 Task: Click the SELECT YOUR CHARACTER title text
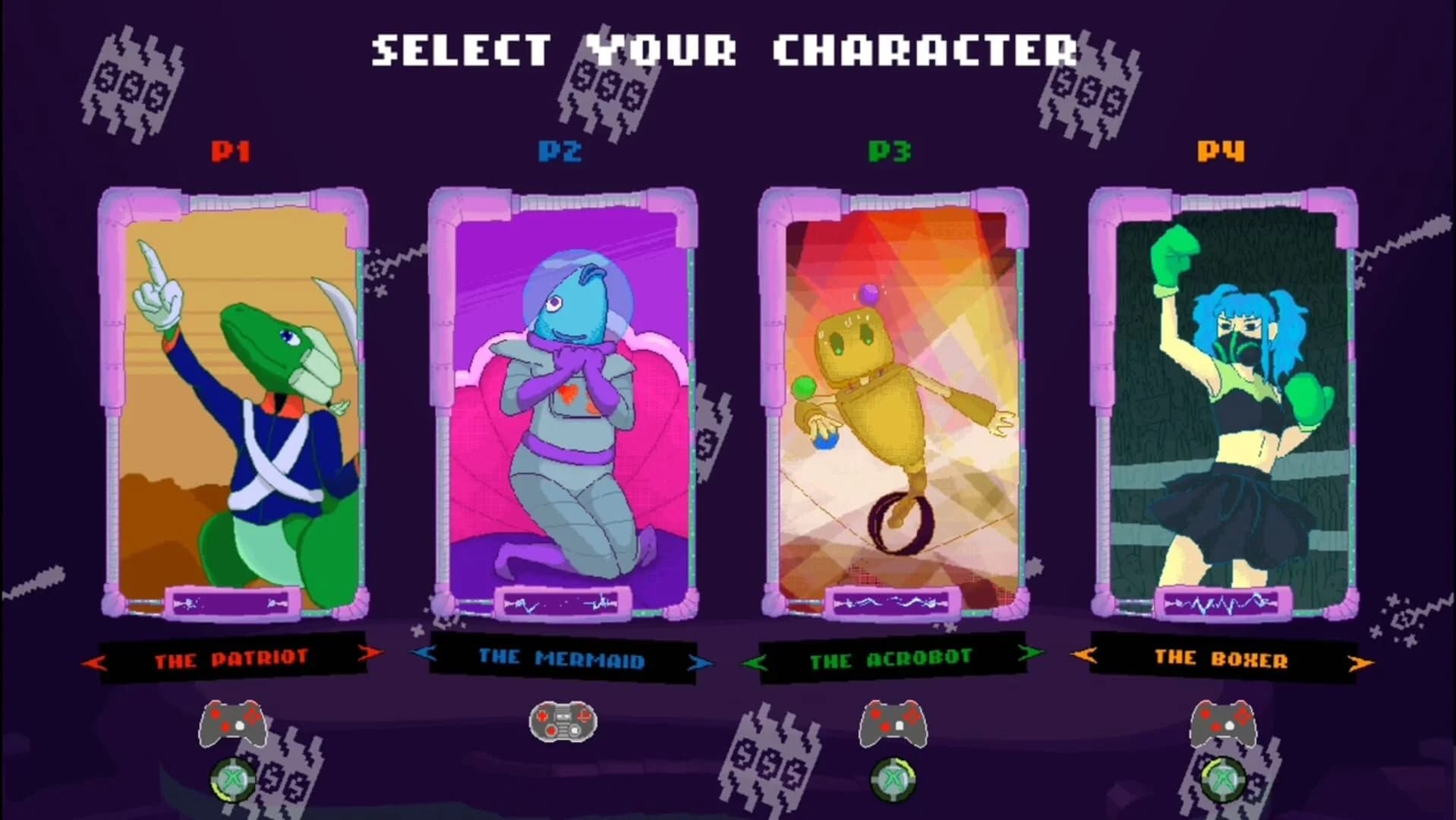point(726,49)
